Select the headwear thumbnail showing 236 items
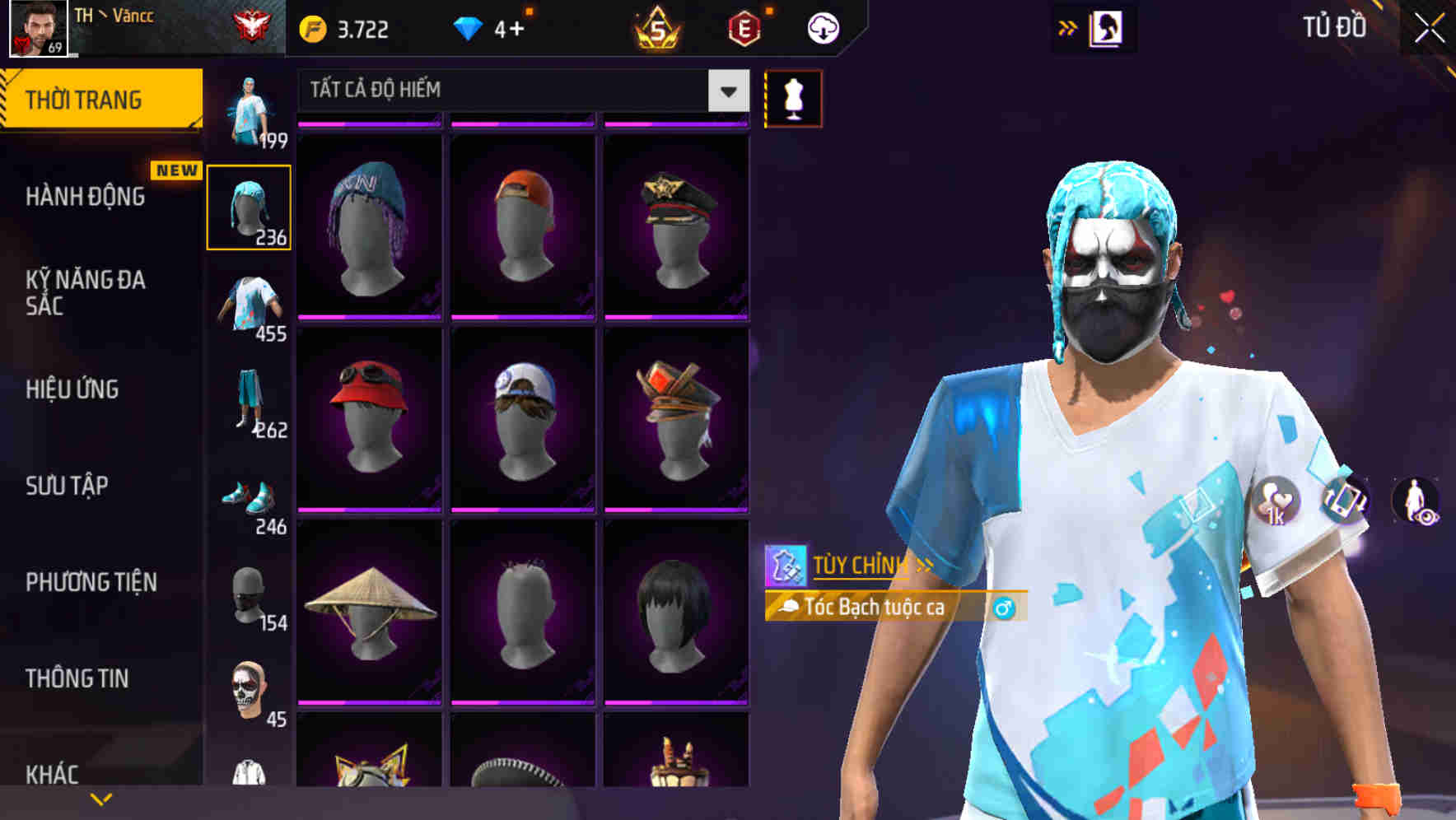 [249, 206]
